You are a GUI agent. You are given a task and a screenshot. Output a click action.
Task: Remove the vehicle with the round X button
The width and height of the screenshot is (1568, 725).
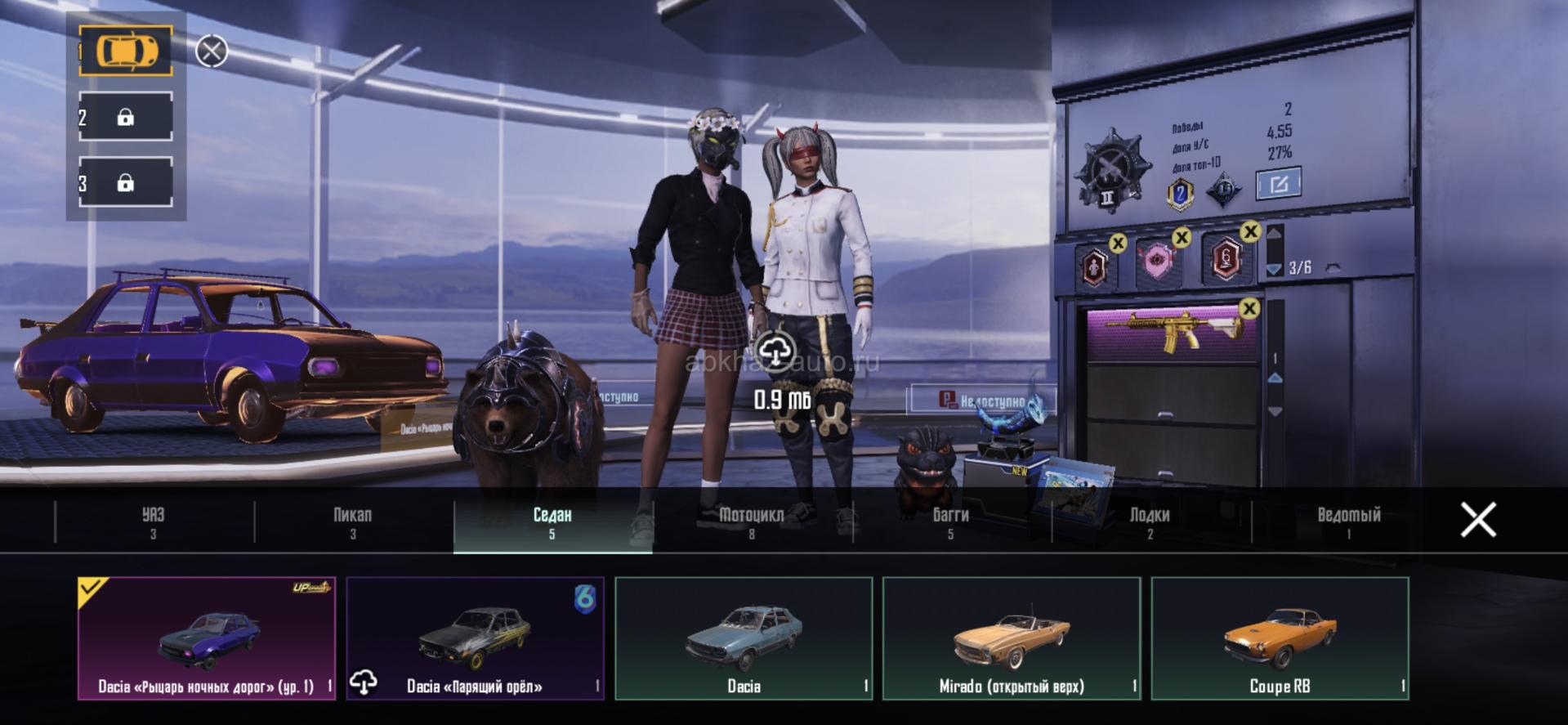click(212, 51)
